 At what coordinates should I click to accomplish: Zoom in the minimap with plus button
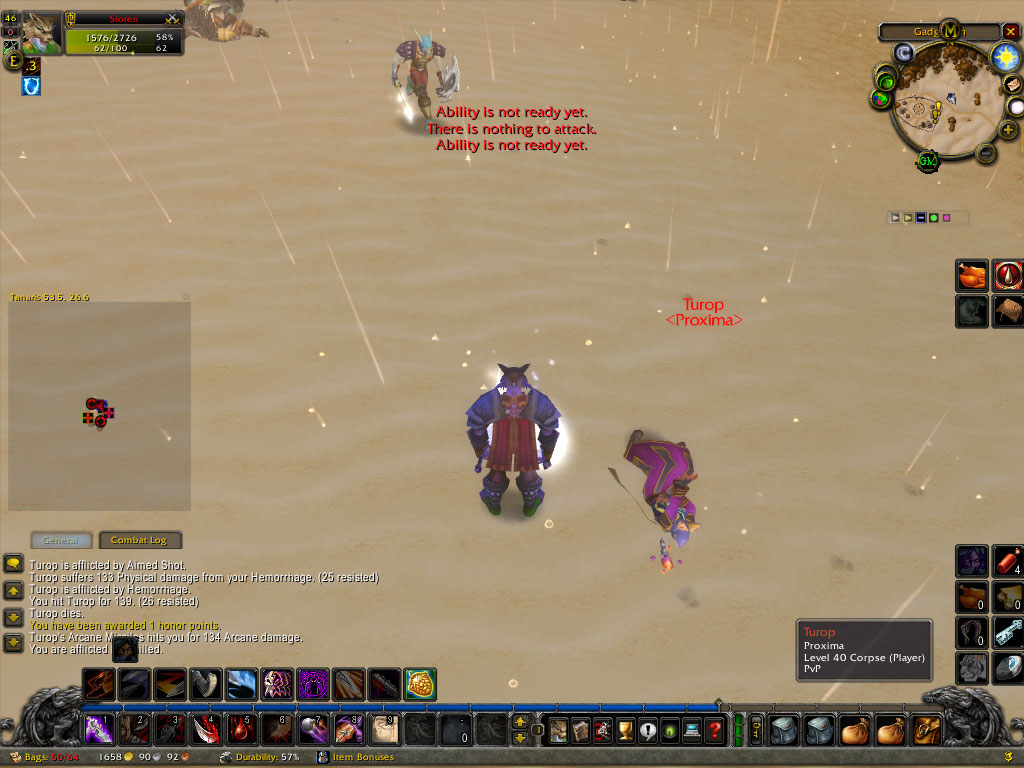tap(1007, 129)
